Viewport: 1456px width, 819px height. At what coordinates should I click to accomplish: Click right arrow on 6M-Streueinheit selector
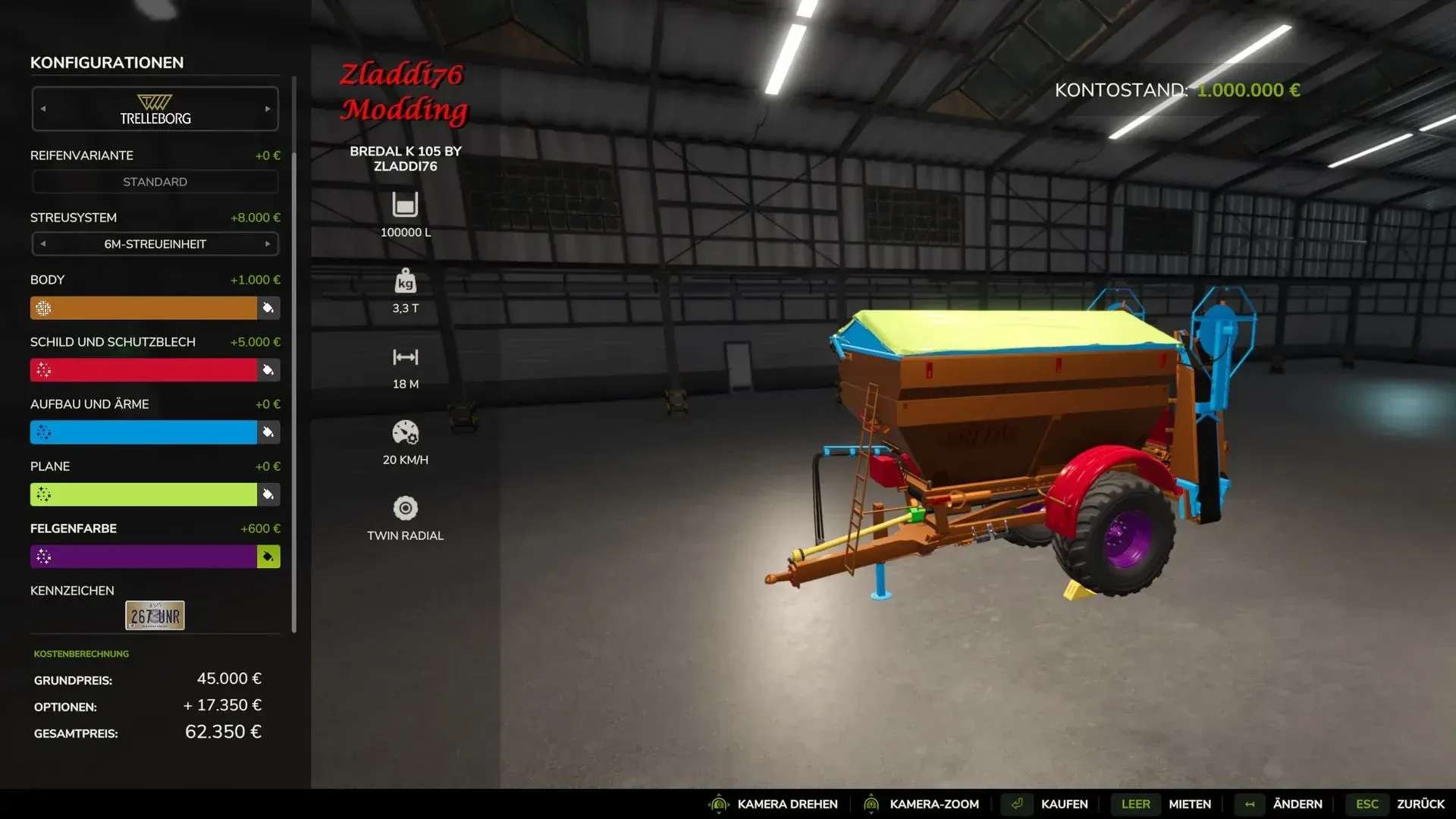coord(267,244)
